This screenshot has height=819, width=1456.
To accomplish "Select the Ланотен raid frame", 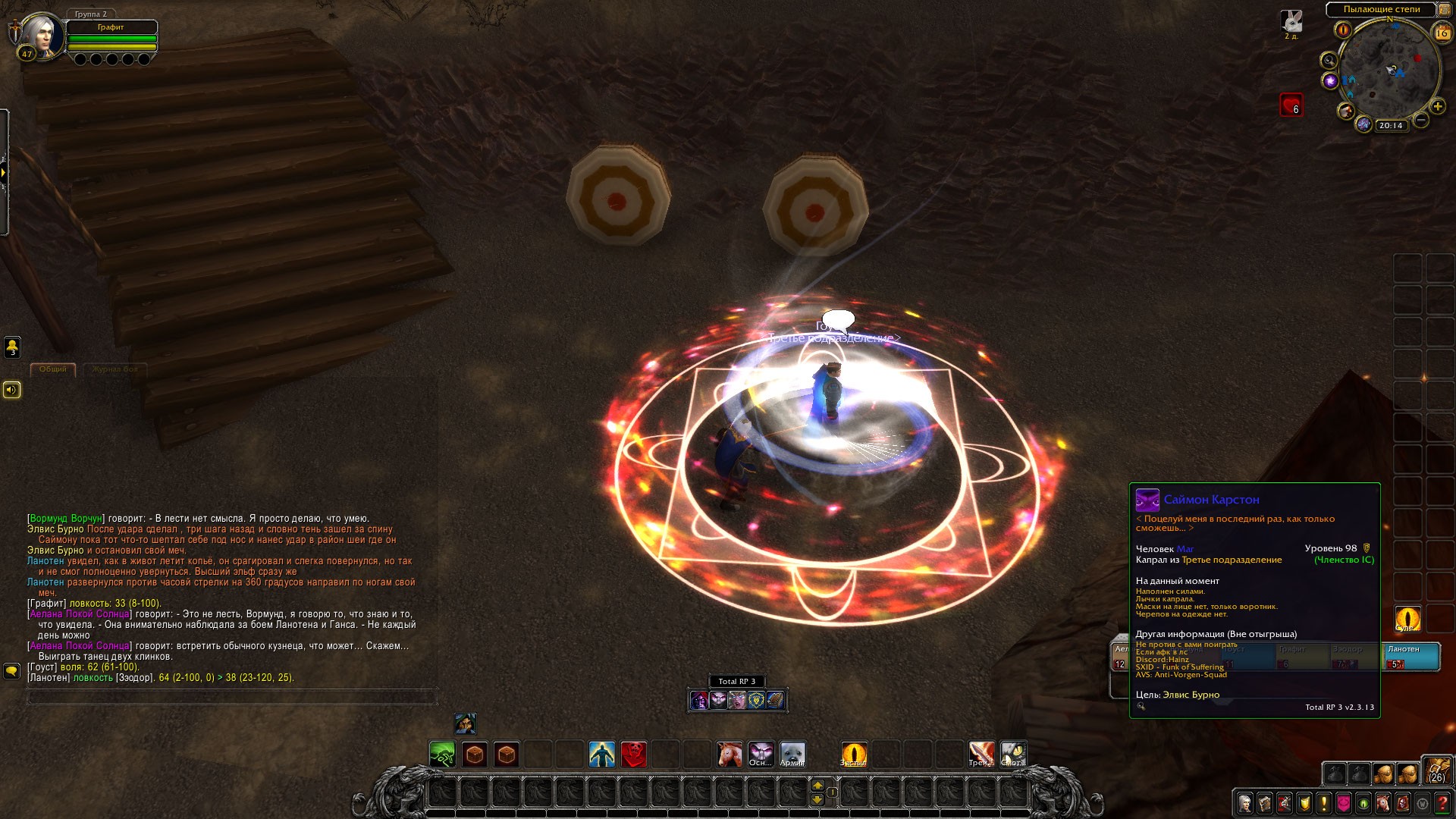I will [1412, 657].
